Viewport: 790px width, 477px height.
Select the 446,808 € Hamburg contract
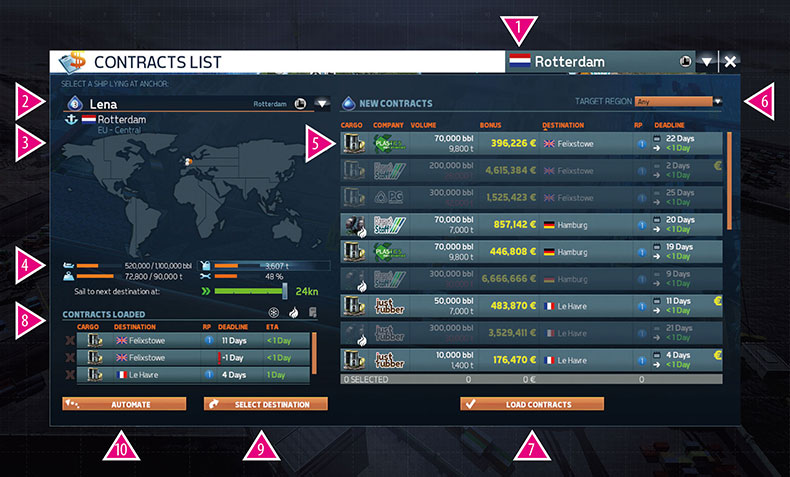pyautogui.click(x=530, y=252)
